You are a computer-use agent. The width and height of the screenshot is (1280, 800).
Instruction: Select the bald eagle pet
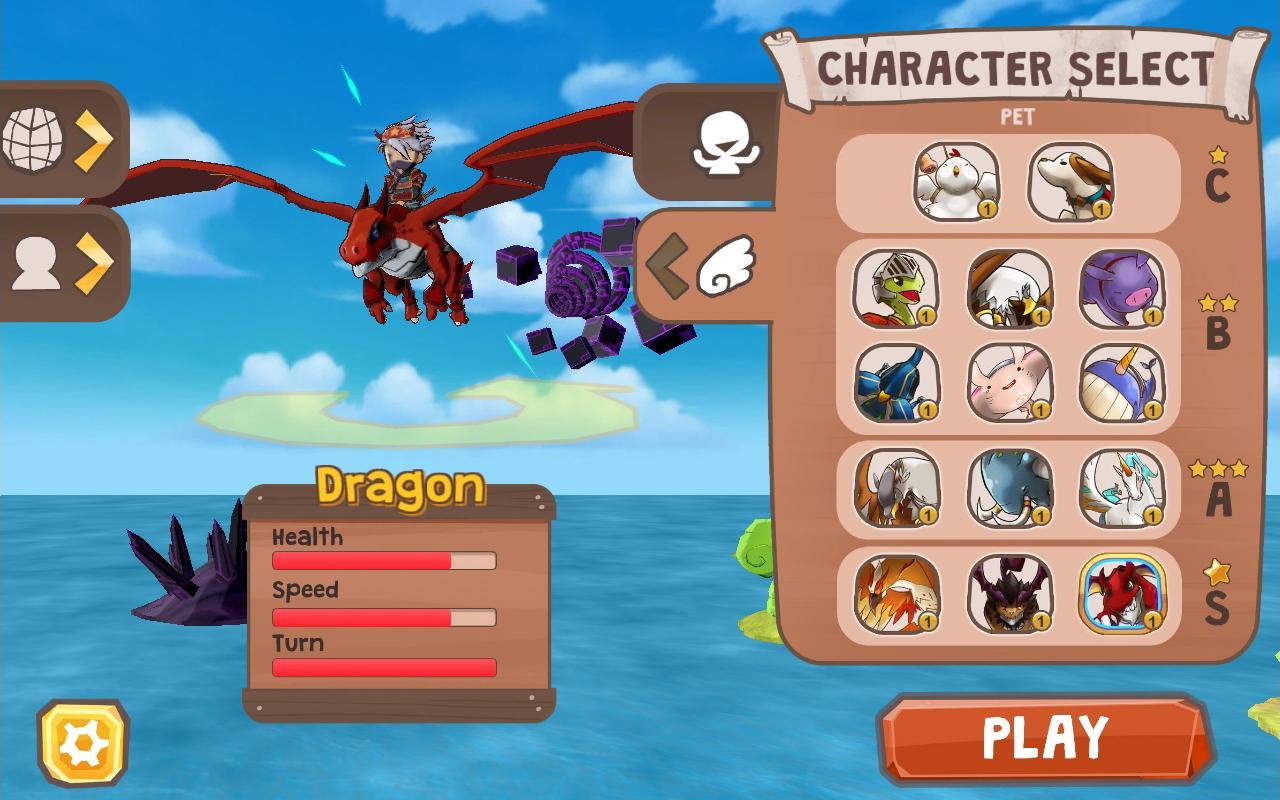pos(1010,289)
